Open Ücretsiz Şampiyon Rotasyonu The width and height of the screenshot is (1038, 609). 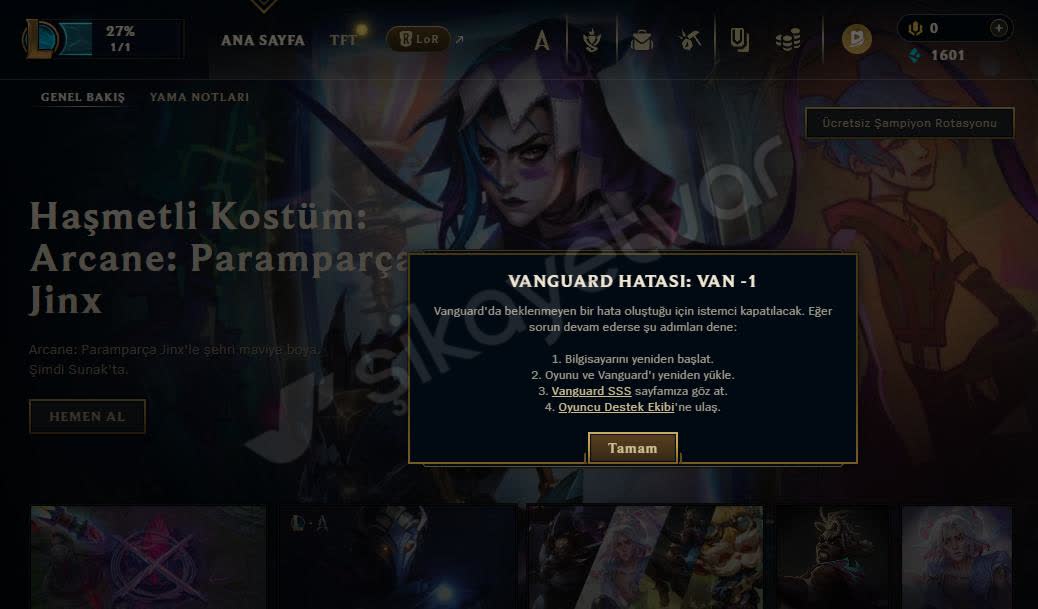(909, 123)
